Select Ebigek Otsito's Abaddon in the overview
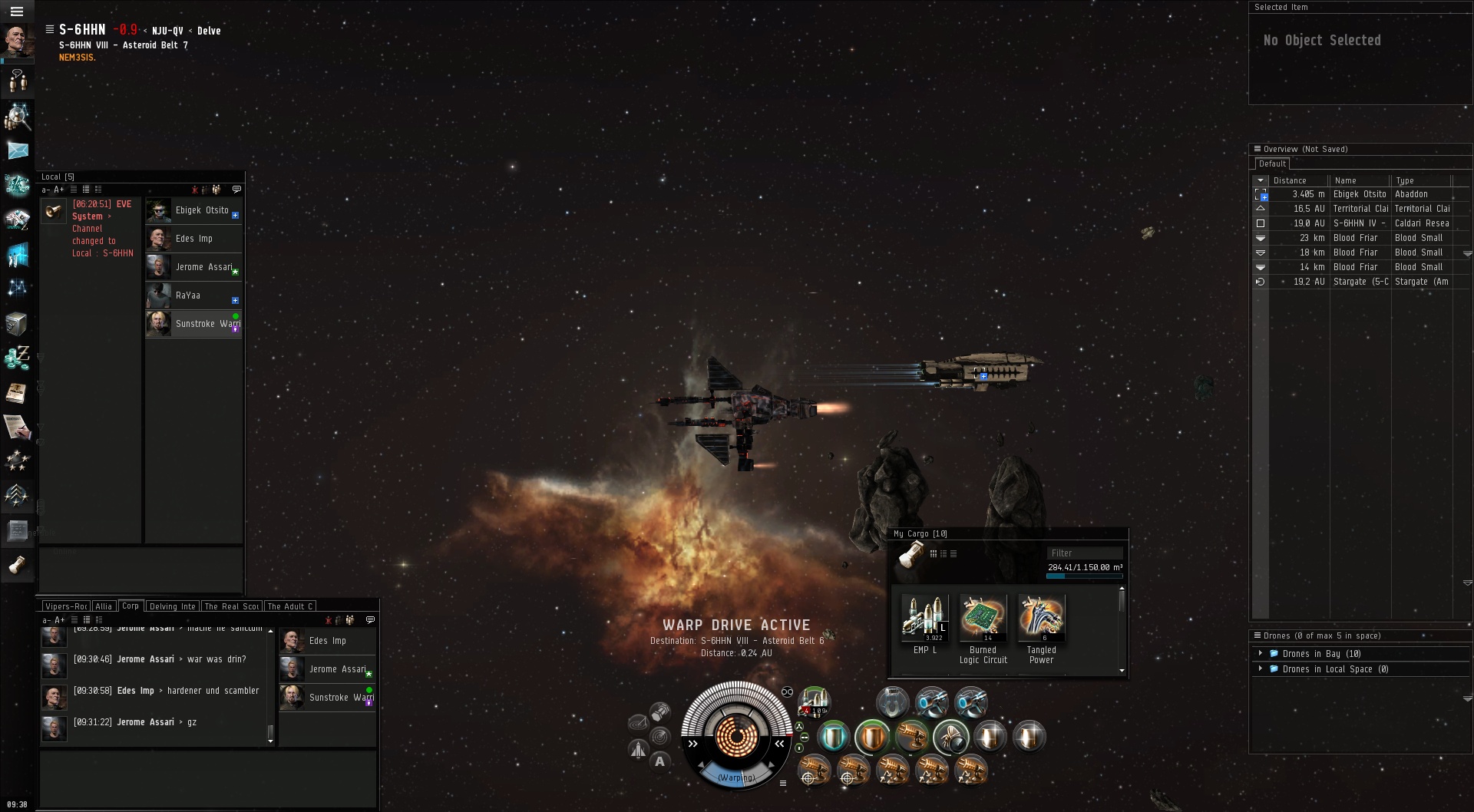This screenshot has height=812, width=1474. pos(1359,194)
